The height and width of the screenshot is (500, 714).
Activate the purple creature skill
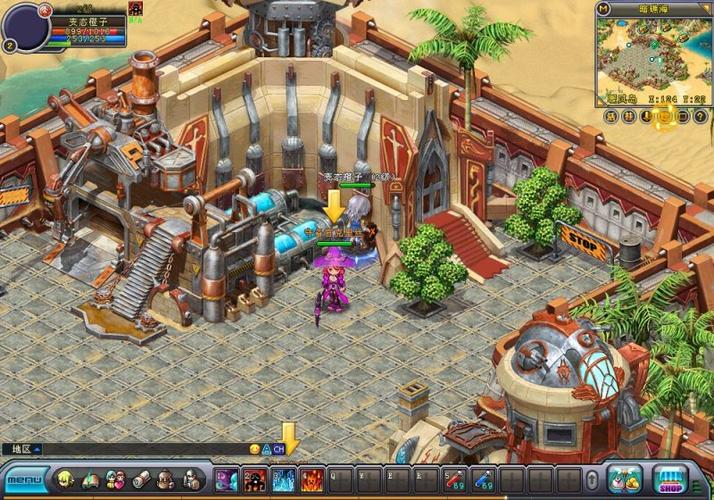pyautogui.click(x=227, y=479)
